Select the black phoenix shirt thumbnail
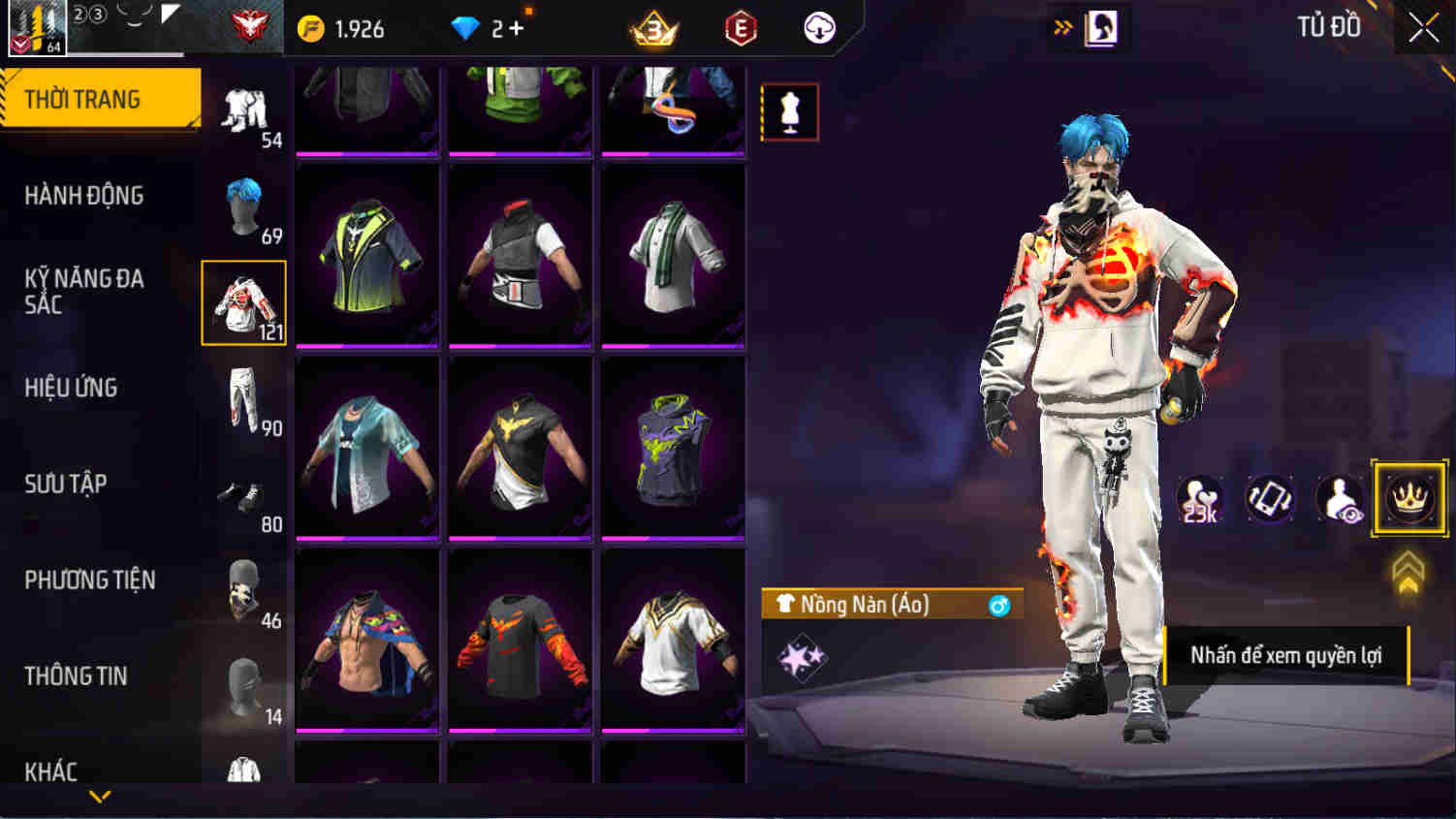Image resolution: width=1456 pixels, height=819 pixels. [x=521, y=640]
